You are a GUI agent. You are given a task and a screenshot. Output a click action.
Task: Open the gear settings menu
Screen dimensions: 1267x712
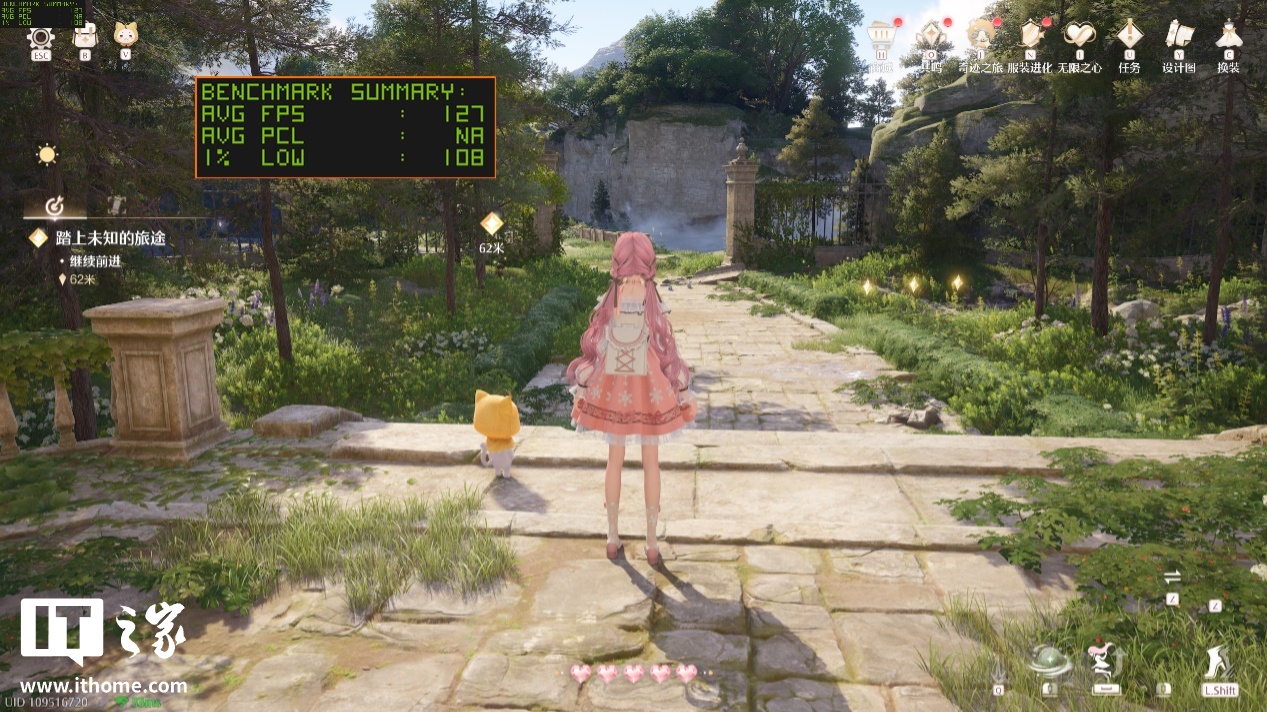coord(41,37)
